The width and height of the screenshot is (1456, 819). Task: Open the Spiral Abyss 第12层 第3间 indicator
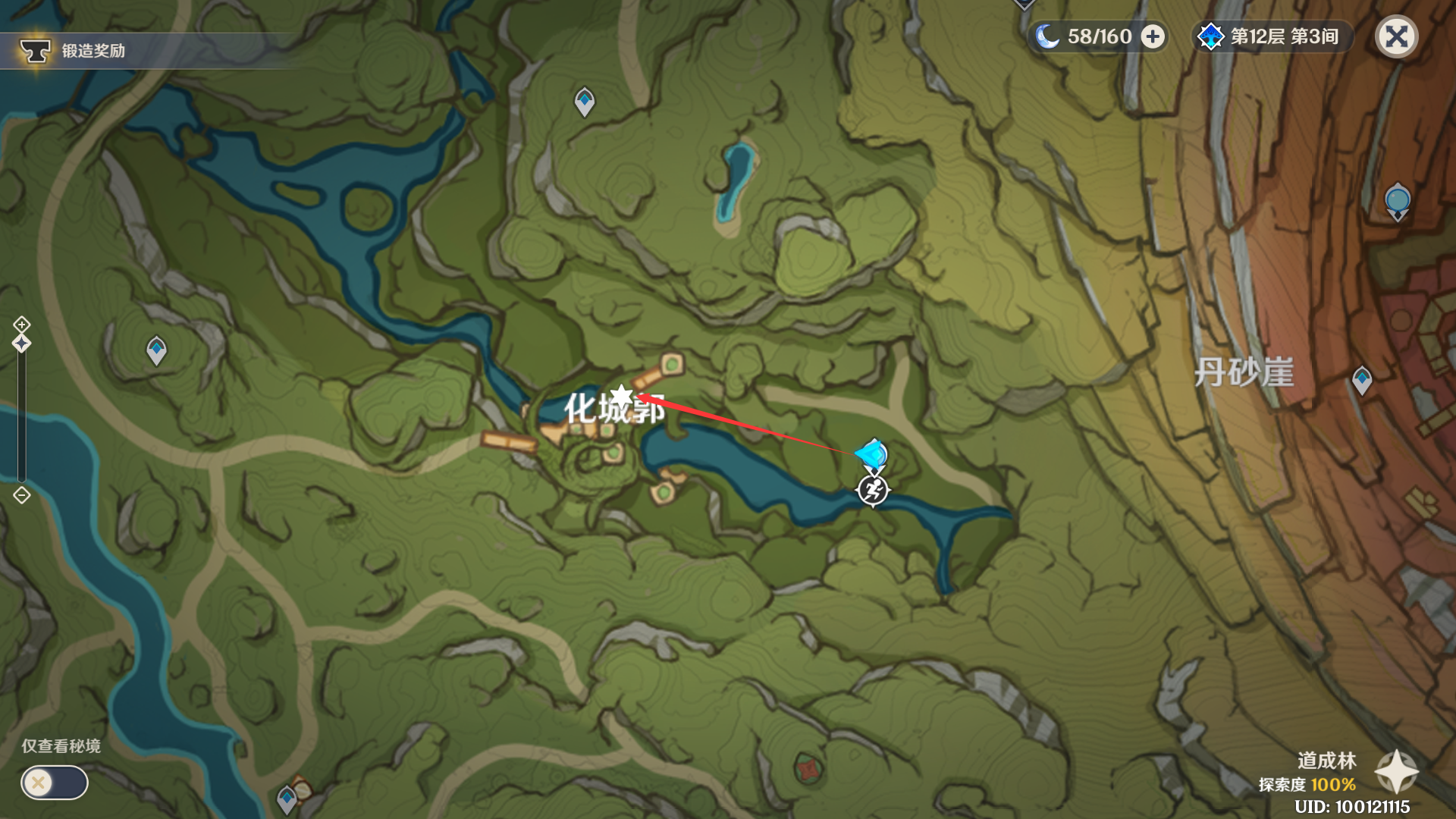coord(1272,36)
